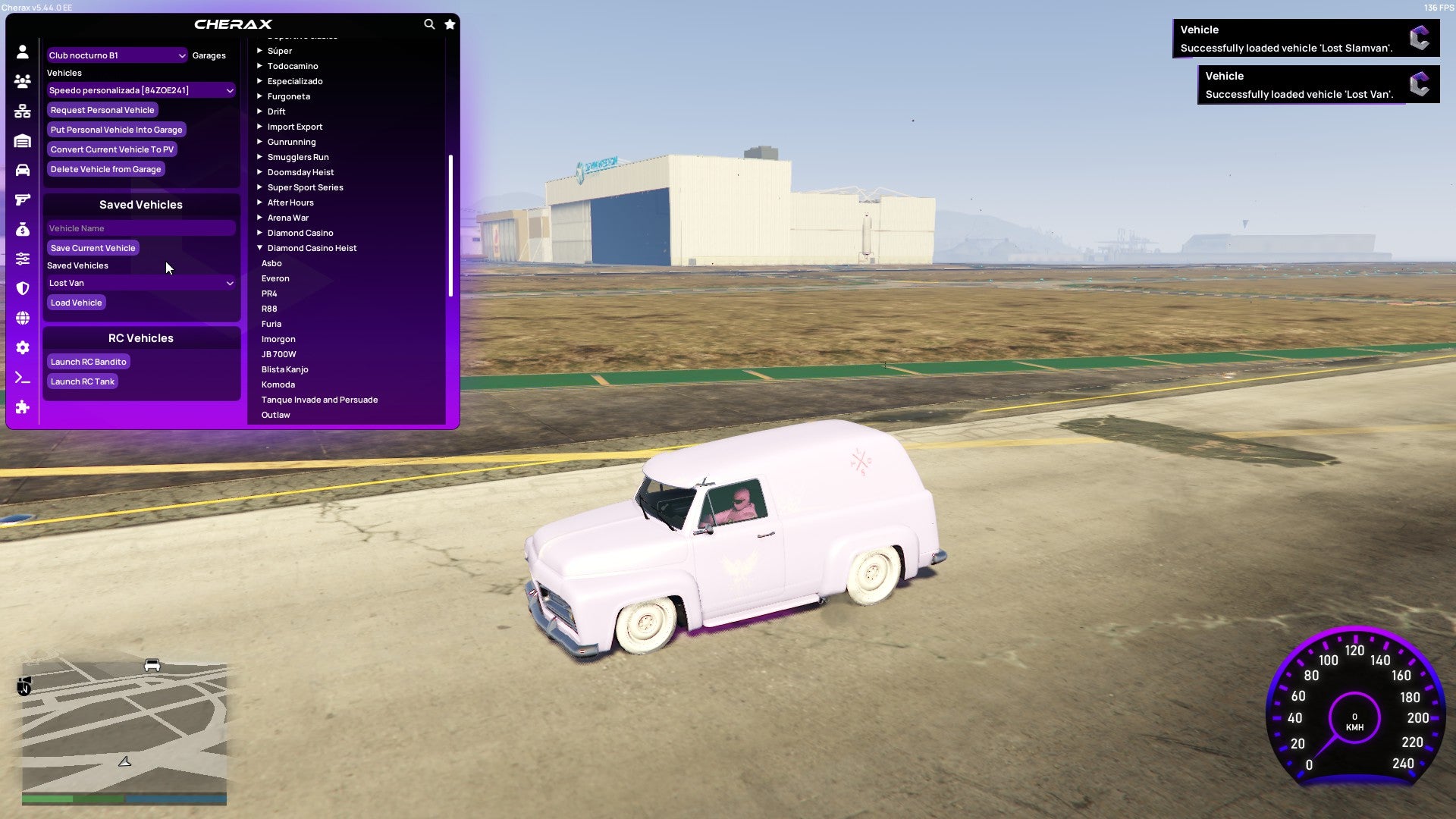The image size is (1456, 819).
Task: Open the weapons pistol icon
Action: (23, 199)
